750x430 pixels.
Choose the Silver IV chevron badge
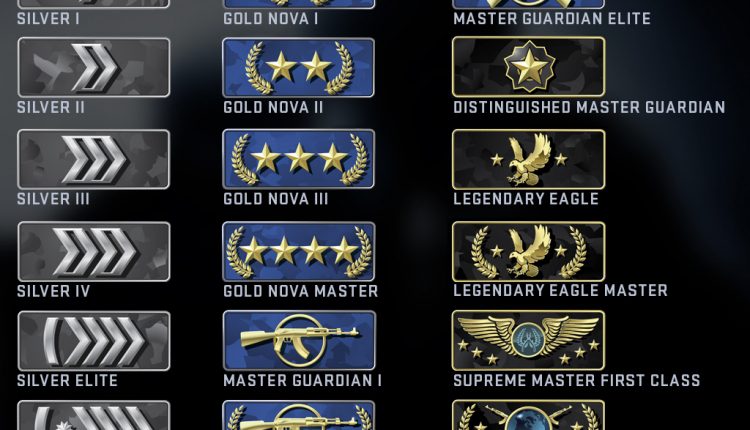pyautogui.click(x=94, y=252)
